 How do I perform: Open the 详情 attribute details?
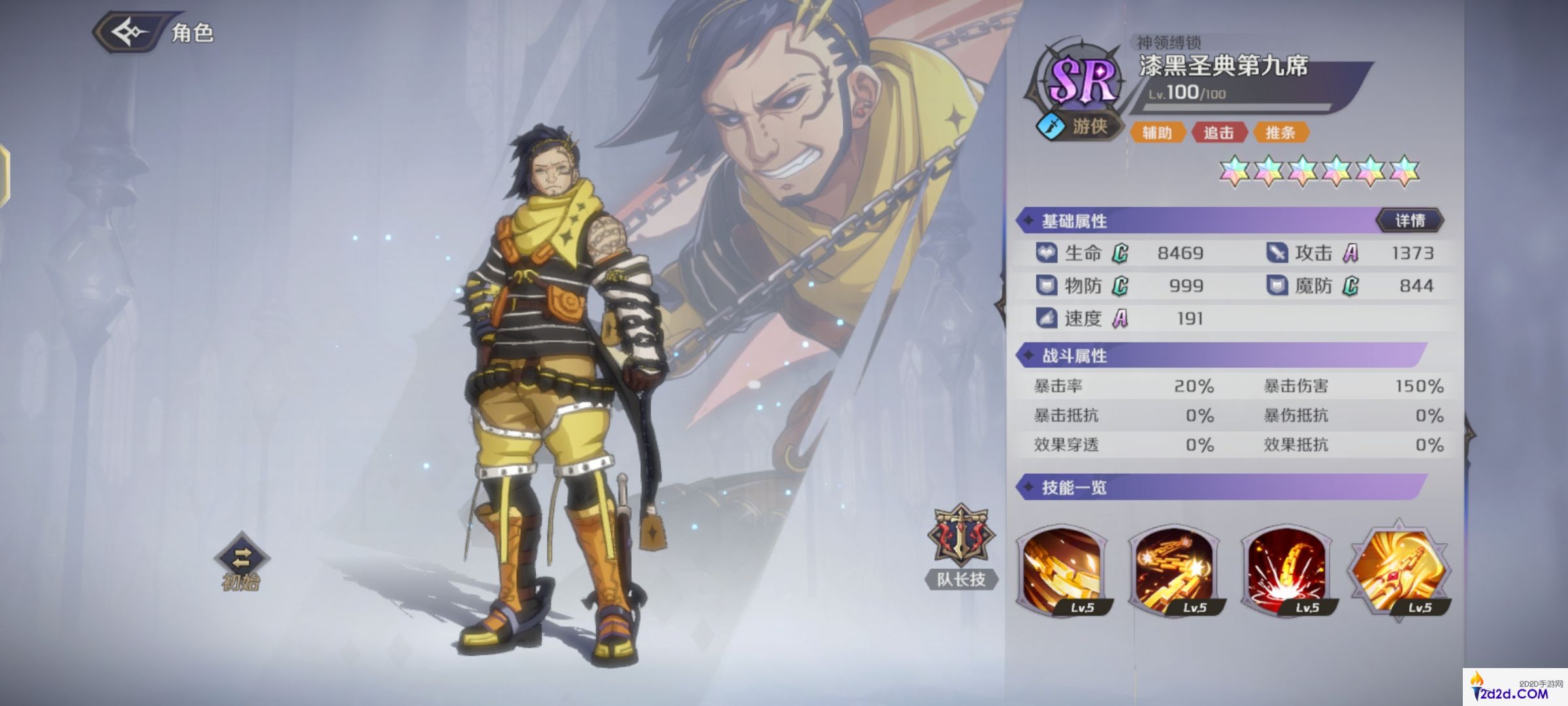point(1410,221)
